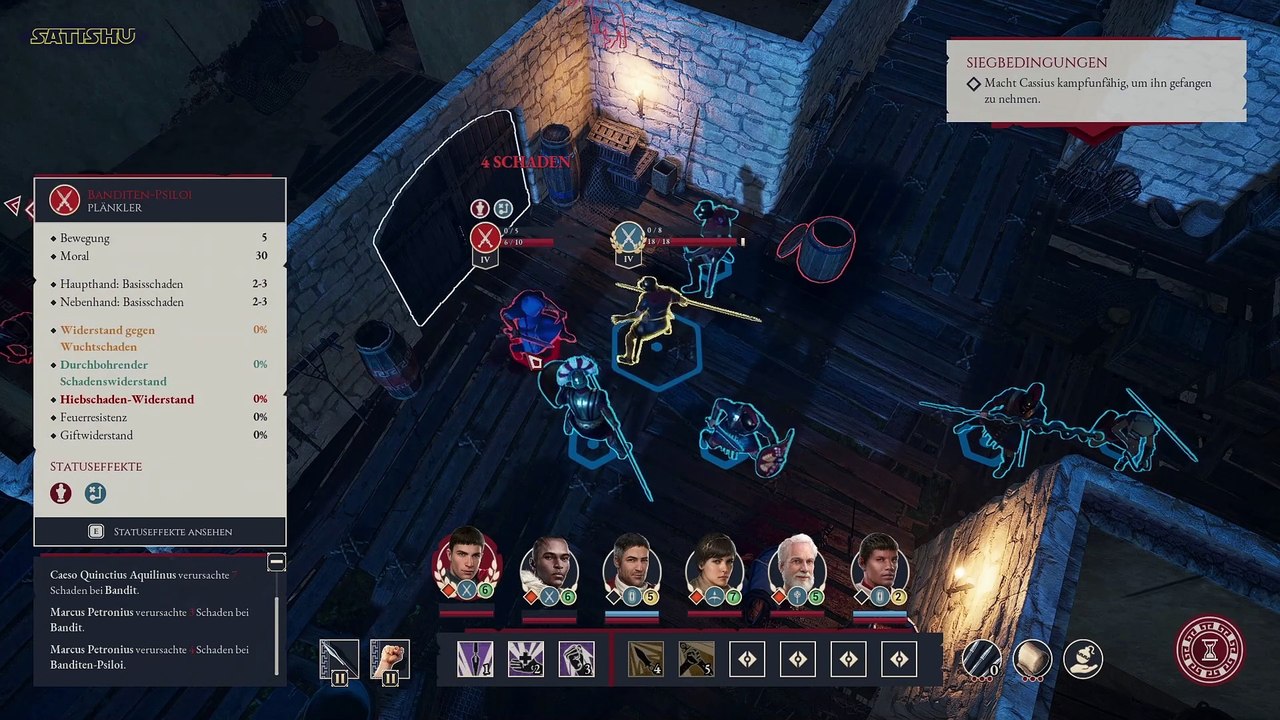Click the Siegbedingungen objective tracker
Viewport: 1280px width, 720px height.
pyautogui.click(x=1096, y=82)
